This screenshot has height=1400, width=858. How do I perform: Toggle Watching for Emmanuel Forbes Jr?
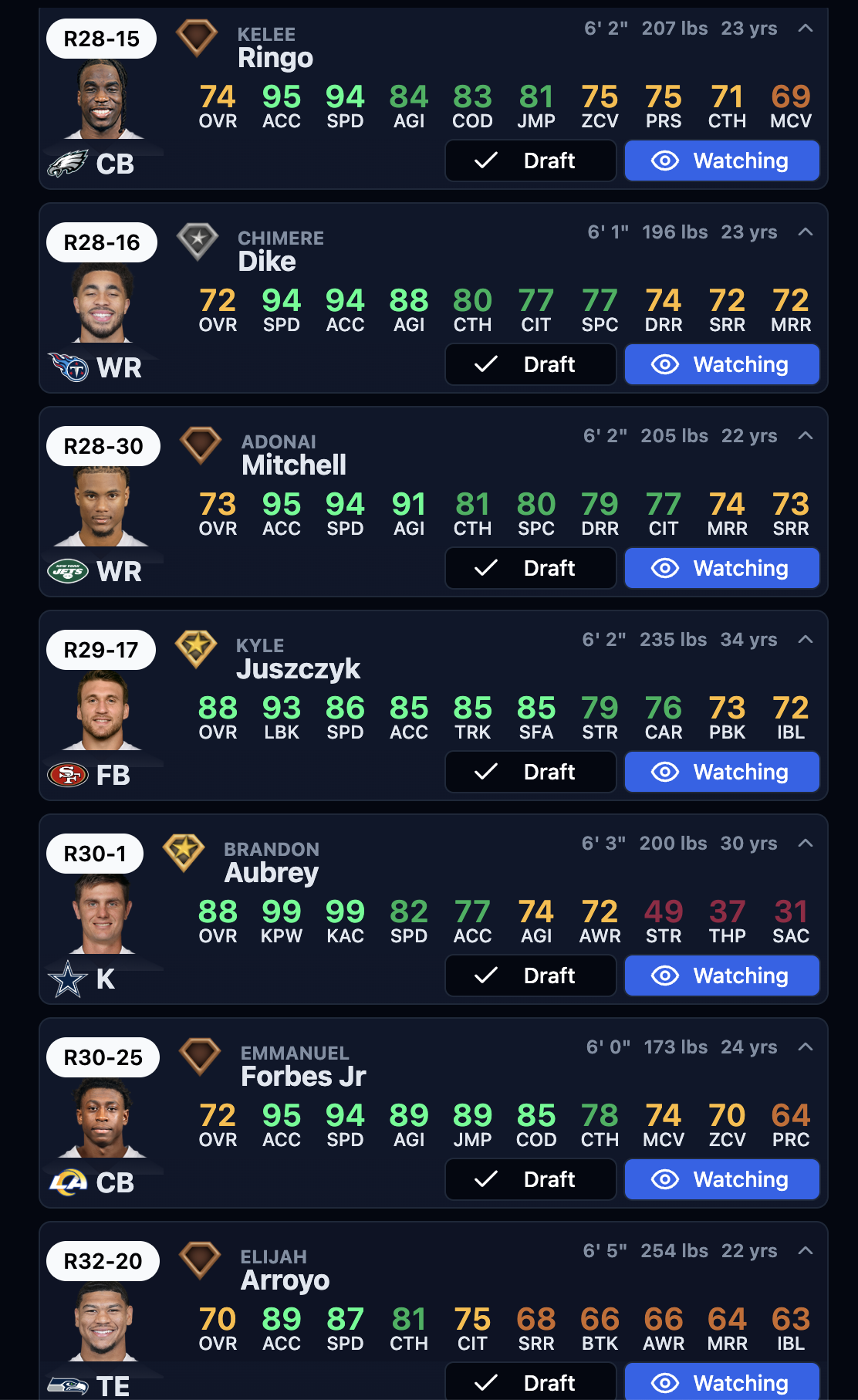(x=721, y=1179)
